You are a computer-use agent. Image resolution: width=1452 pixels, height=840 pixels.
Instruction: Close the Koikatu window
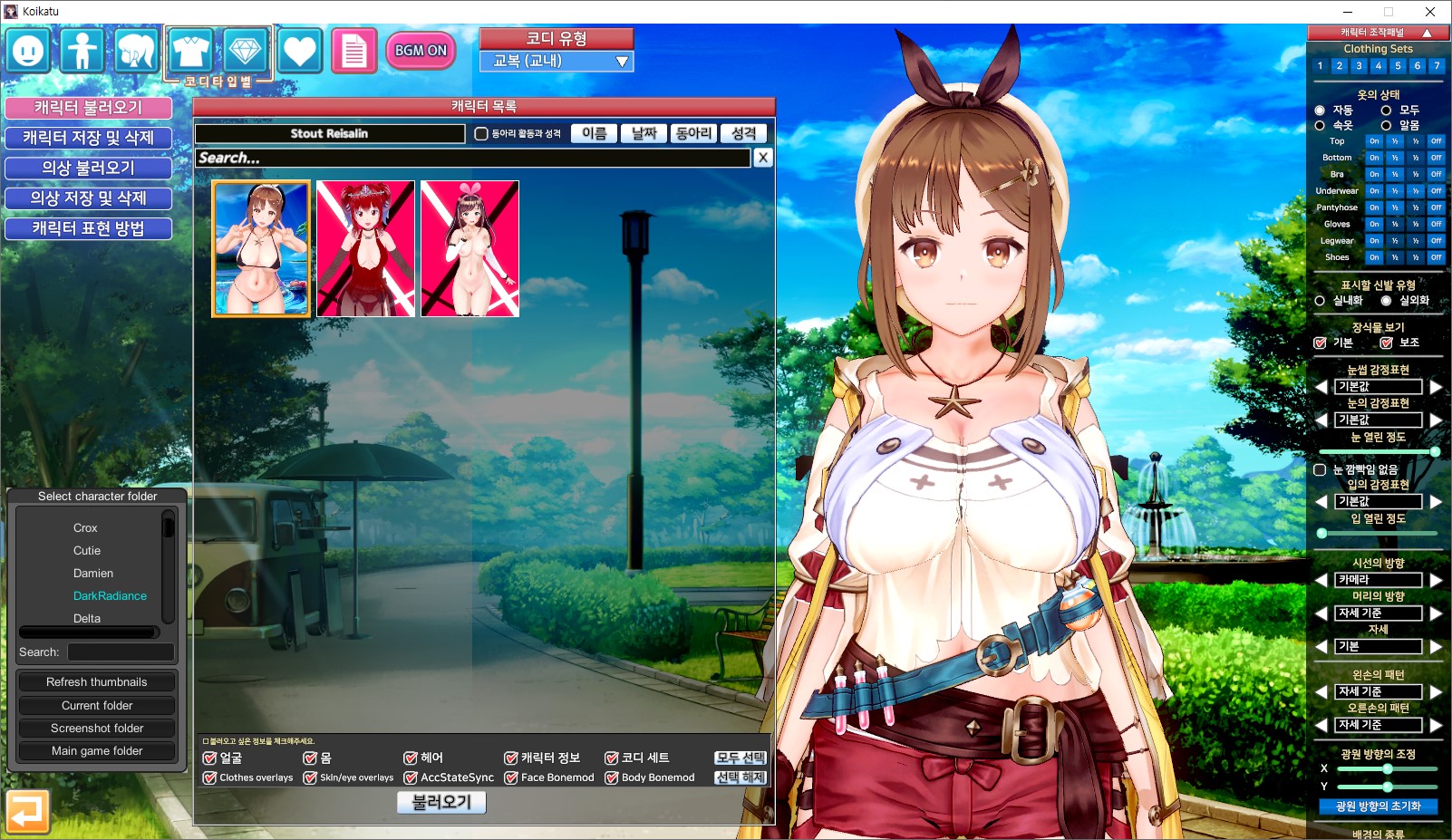(1429, 12)
